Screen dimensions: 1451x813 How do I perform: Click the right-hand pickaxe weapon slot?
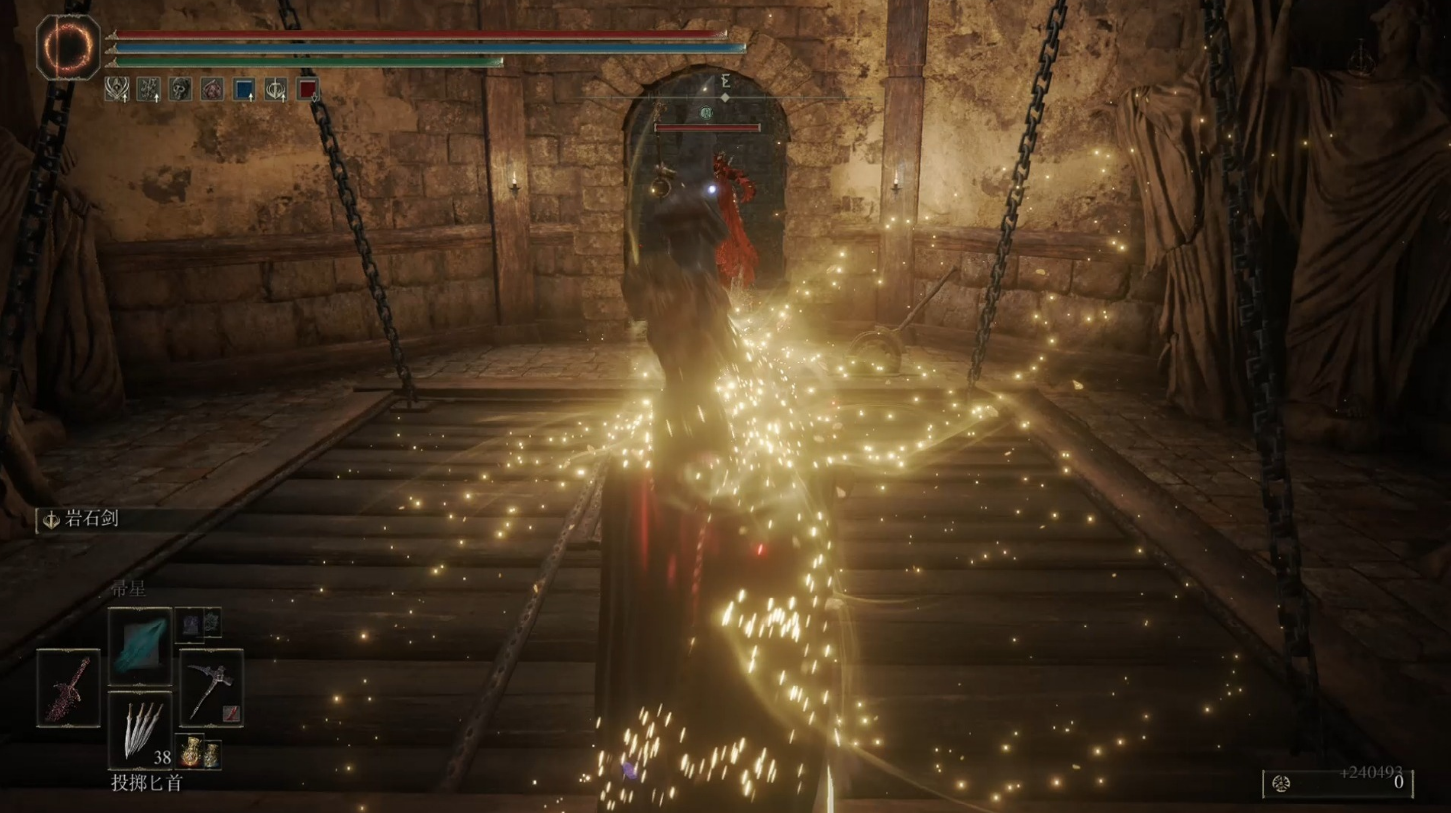(x=211, y=688)
